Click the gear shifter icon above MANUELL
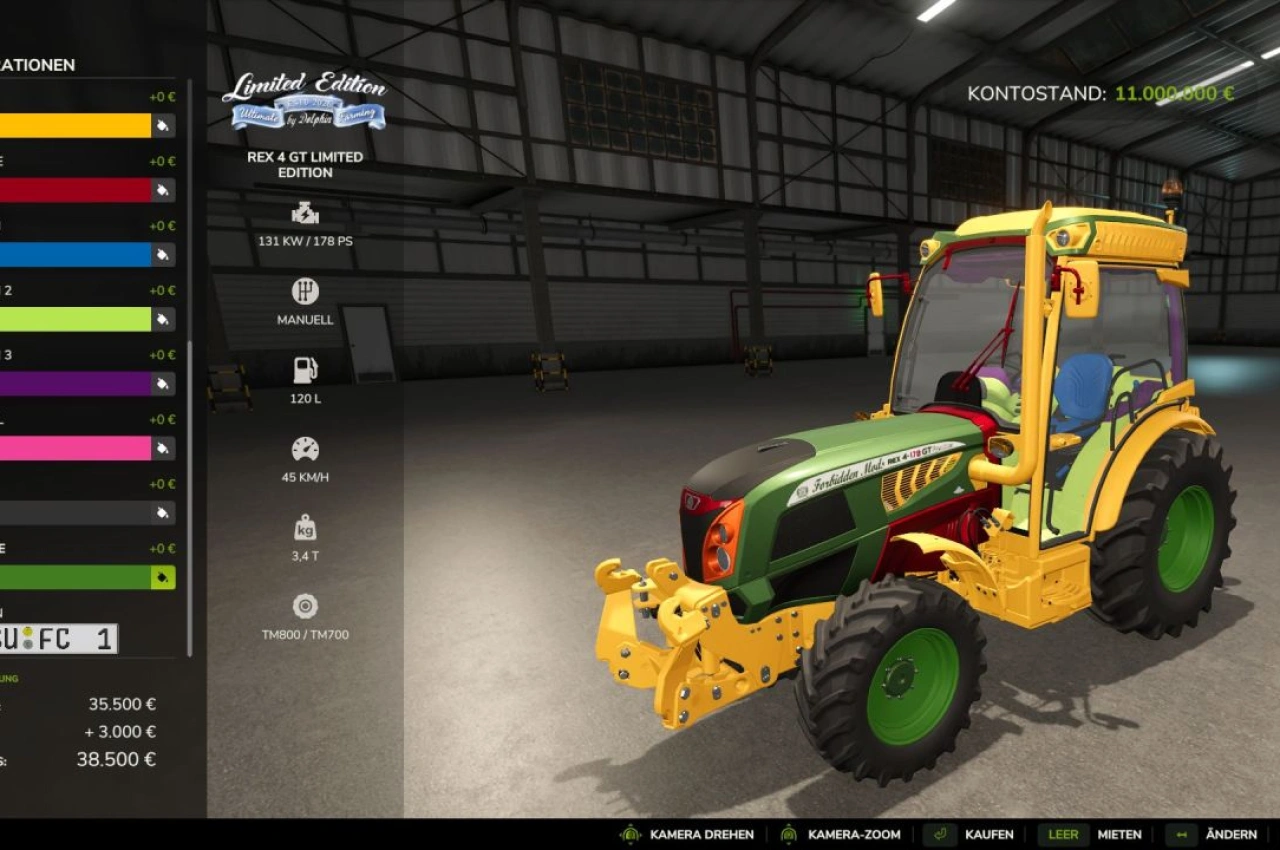Viewport: 1280px width, 850px height. [304, 291]
